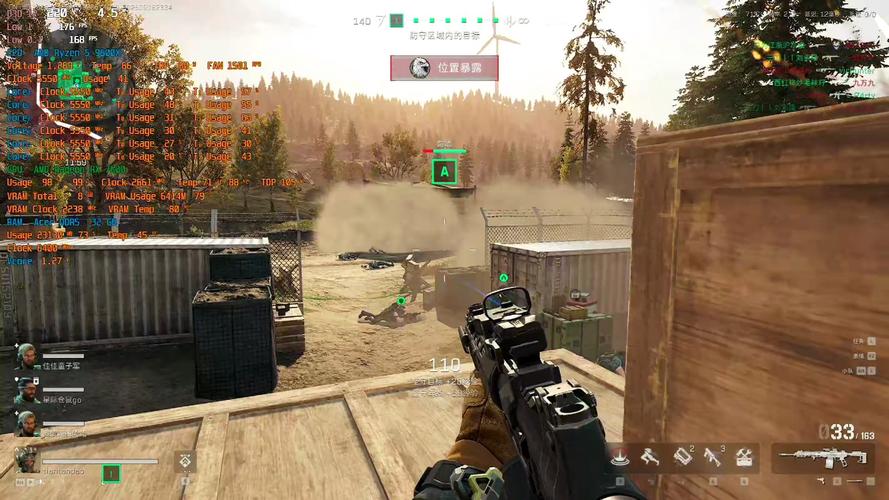
Task: Select squadmate 佳佳量子军 portrait
Action: (x=26, y=357)
